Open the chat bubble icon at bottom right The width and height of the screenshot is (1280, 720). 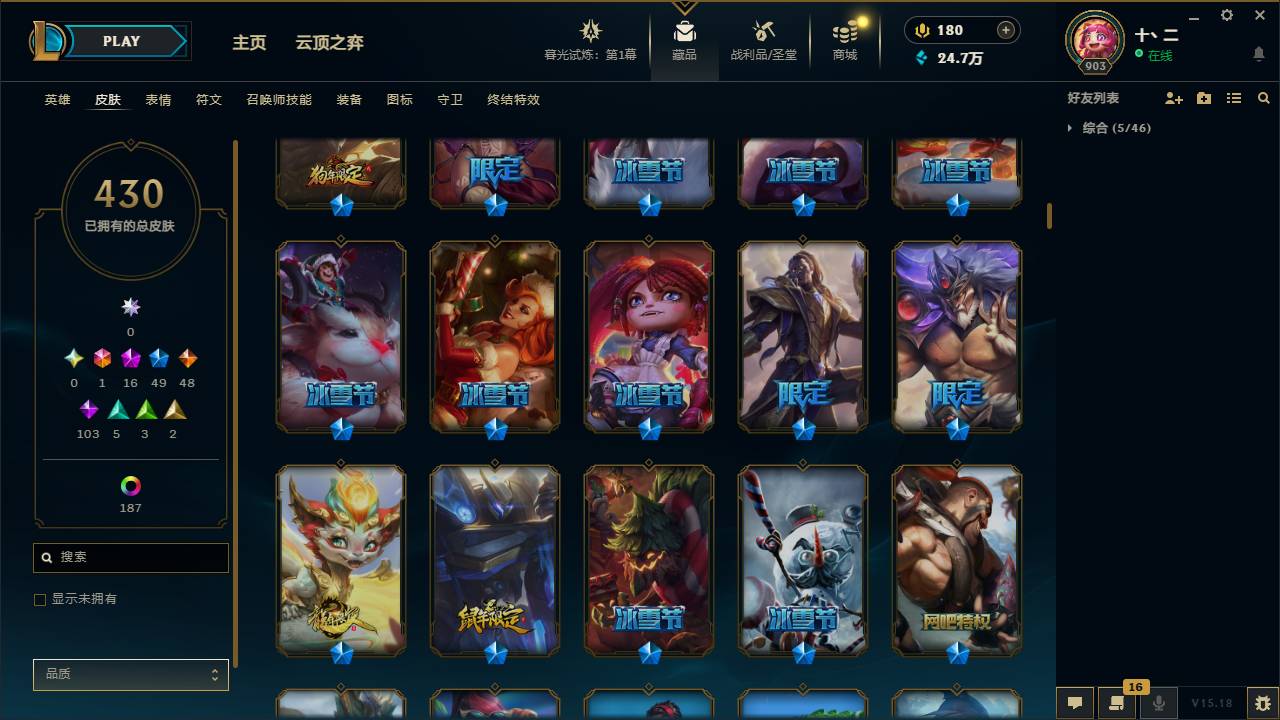pyautogui.click(x=1075, y=703)
